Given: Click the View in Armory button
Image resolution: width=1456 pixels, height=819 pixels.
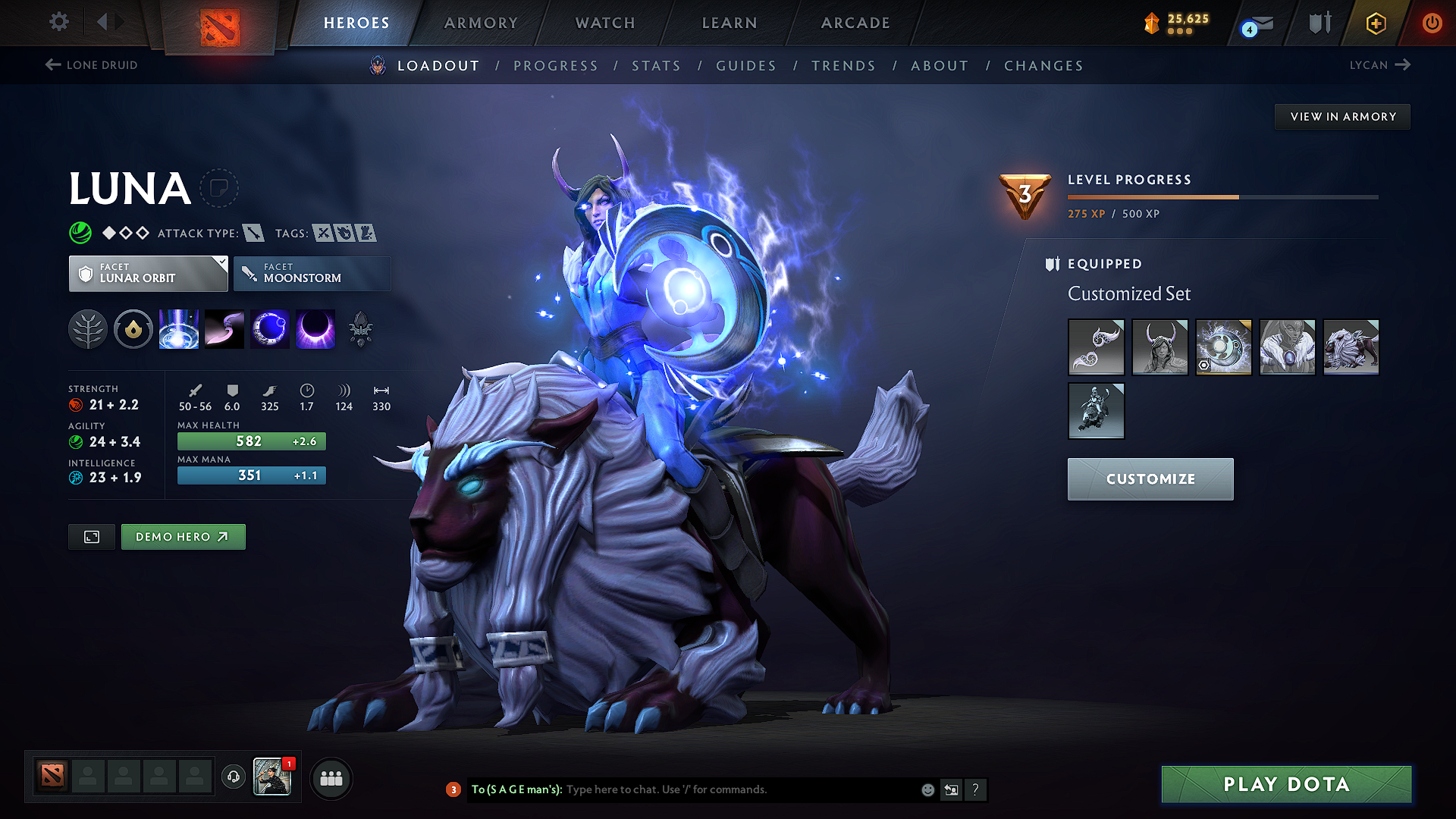Looking at the screenshot, I should (x=1342, y=117).
